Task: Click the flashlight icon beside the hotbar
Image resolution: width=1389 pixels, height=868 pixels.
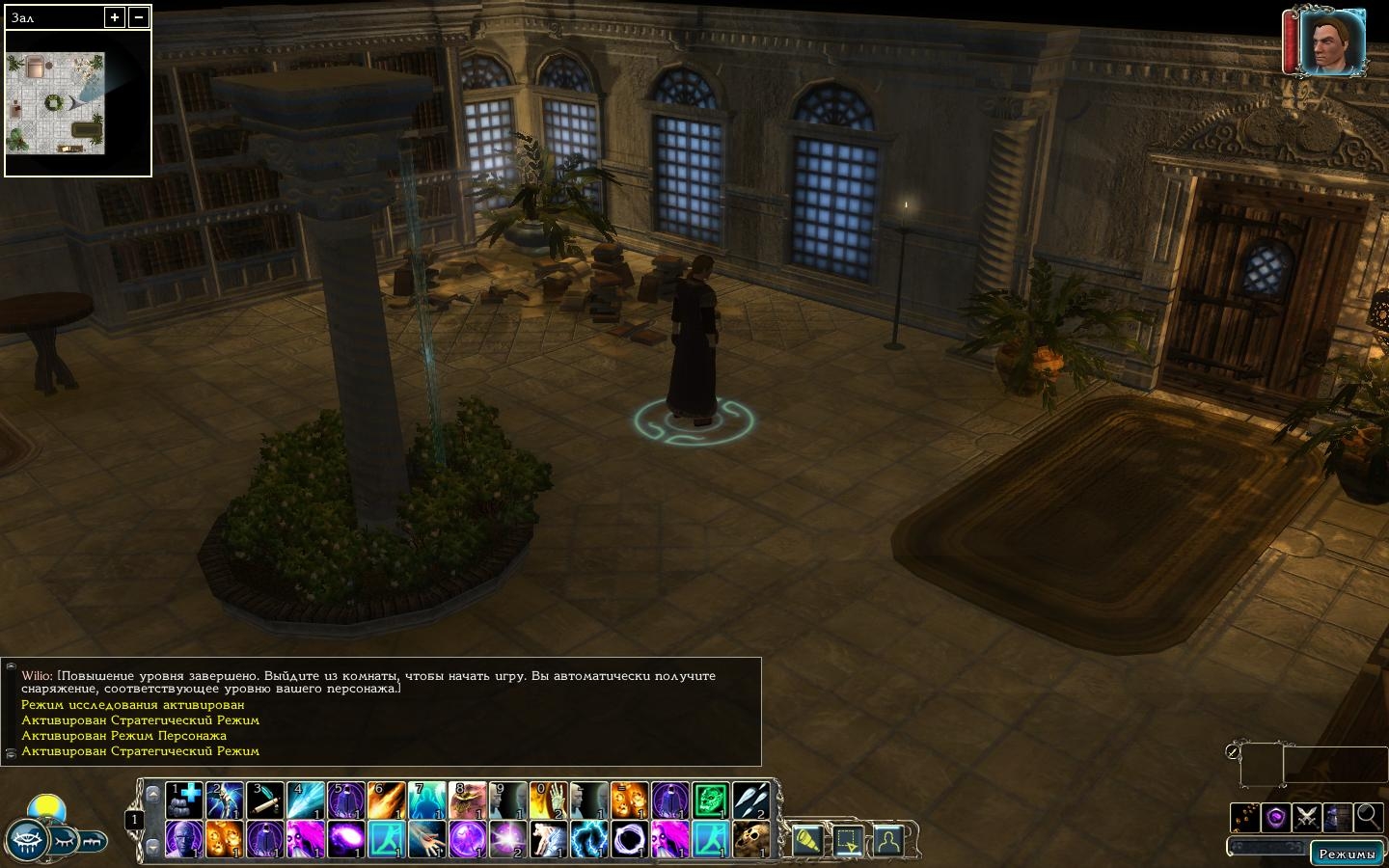Action: coord(807,842)
